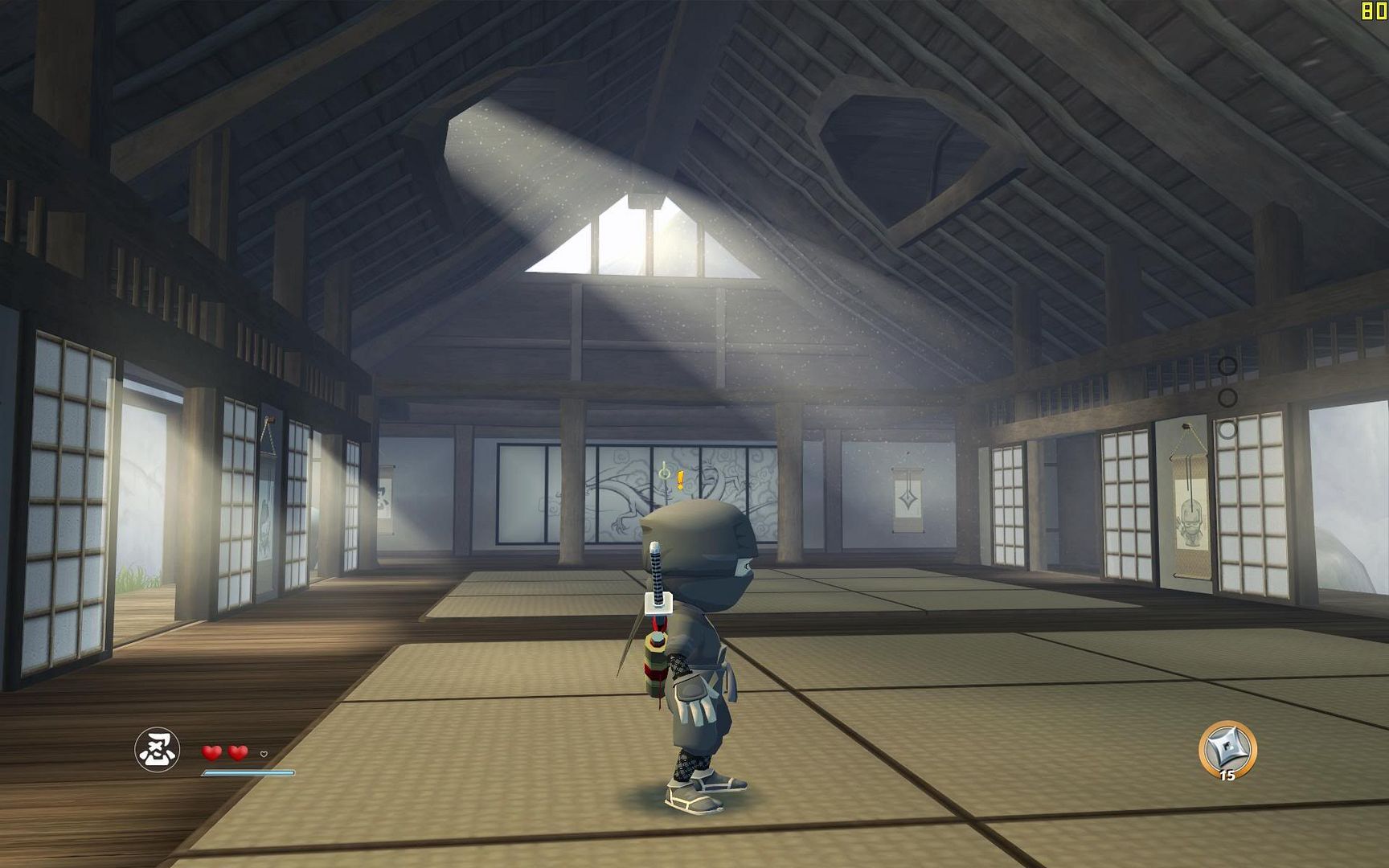Image resolution: width=1389 pixels, height=868 pixels.
Task: Click the ninja kanji emblem icon
Action: 157,749
